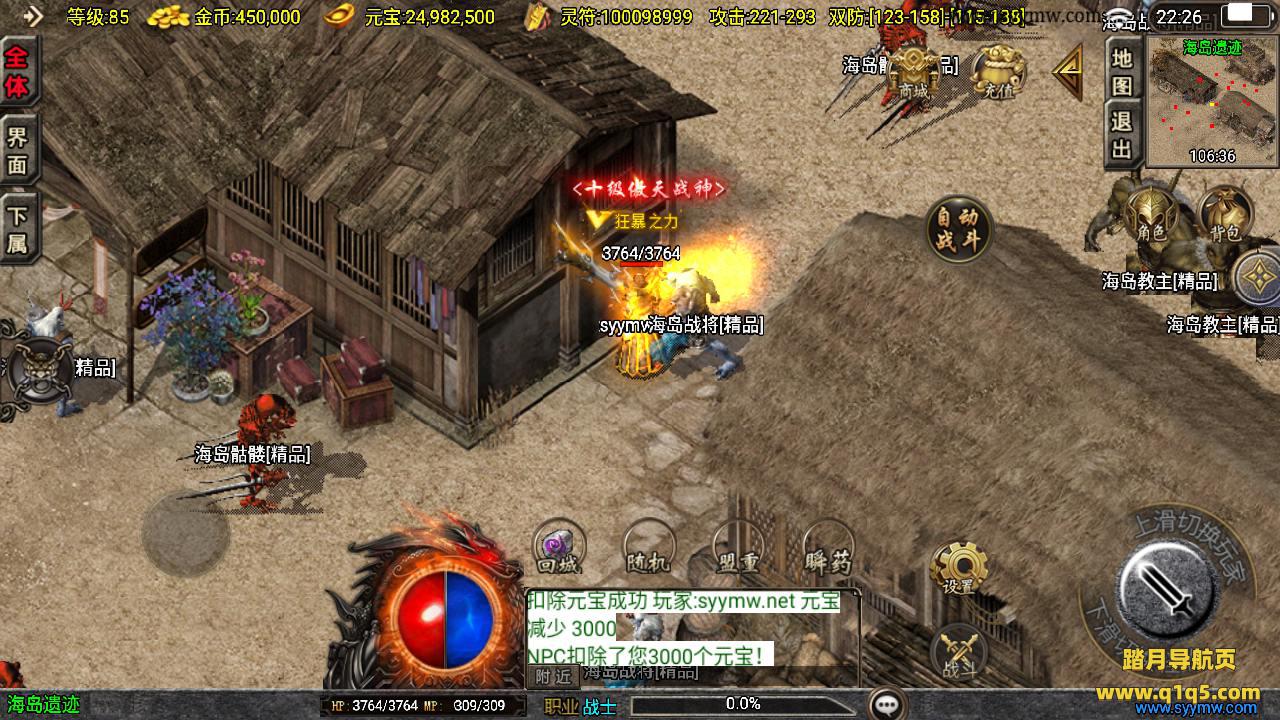The width and height of the screenshot is (1280, 720).
Task: Open the 下属 tab
Action: pos(17,229)
